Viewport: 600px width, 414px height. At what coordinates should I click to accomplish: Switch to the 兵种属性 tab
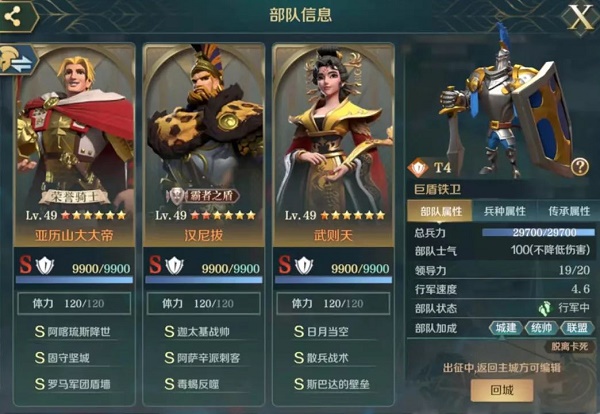tap(505, 211)
